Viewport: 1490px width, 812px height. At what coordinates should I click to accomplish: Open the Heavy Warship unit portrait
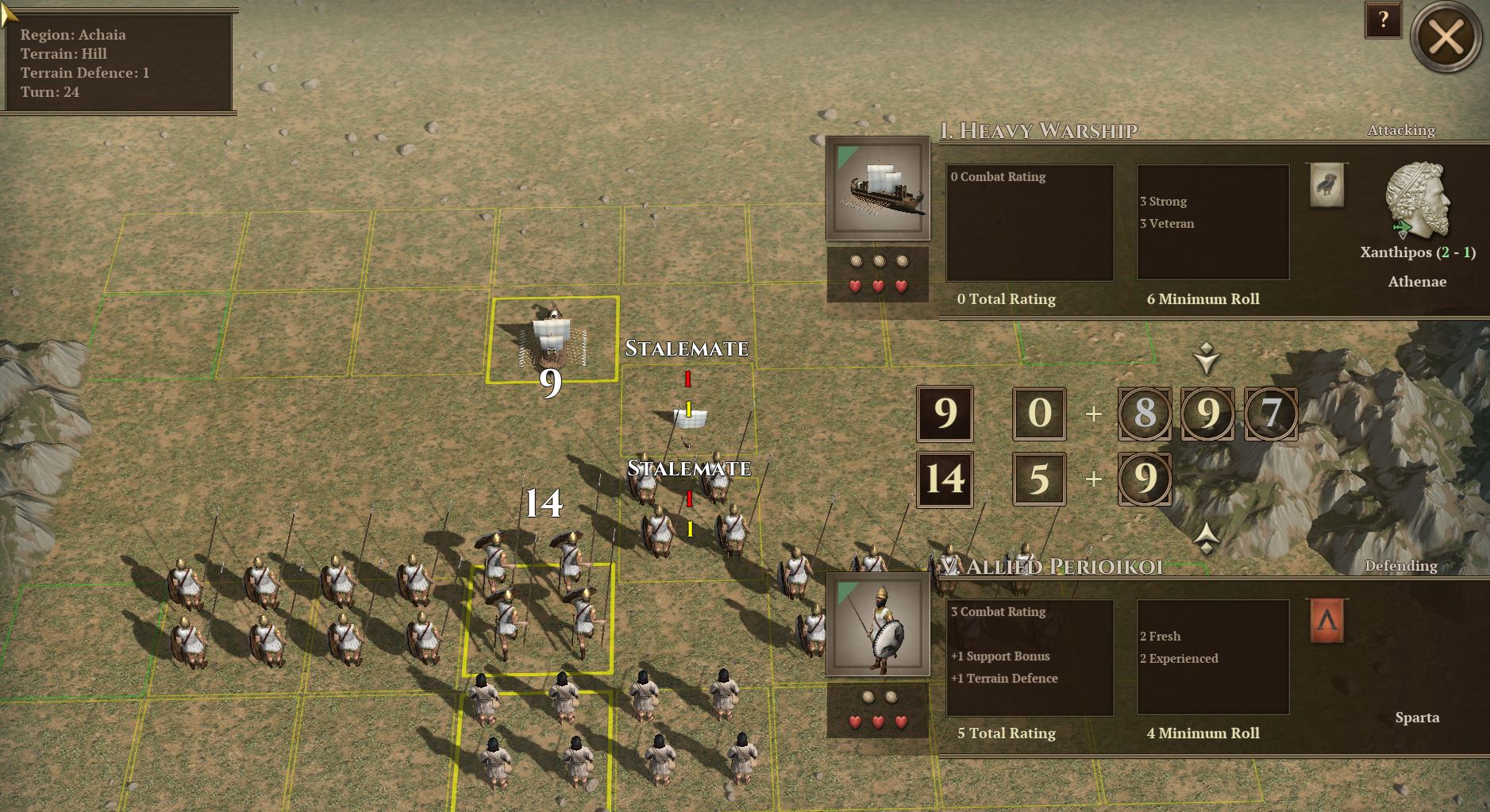tap(878, 189)
